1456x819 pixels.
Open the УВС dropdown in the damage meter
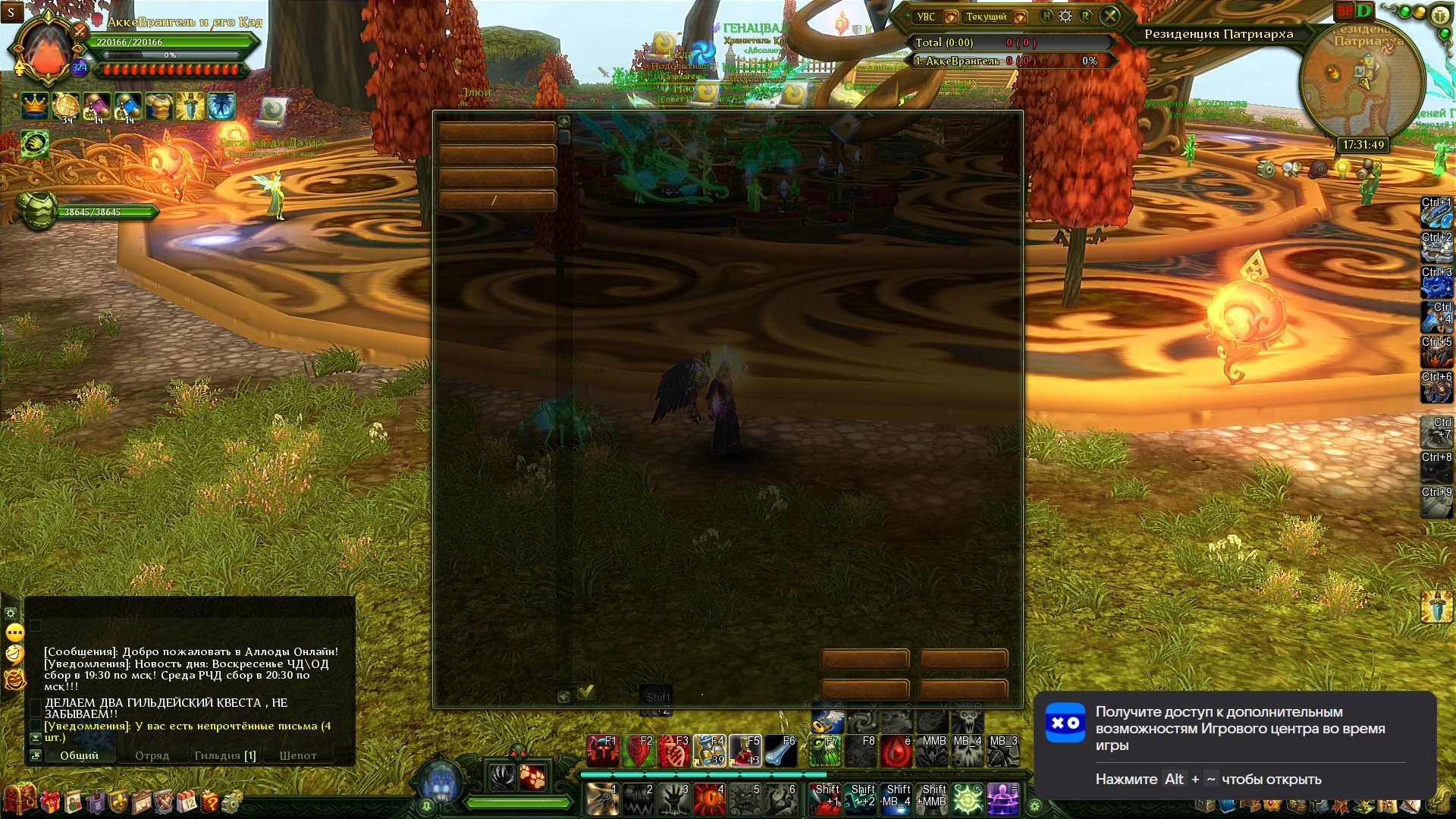[950, 17]
